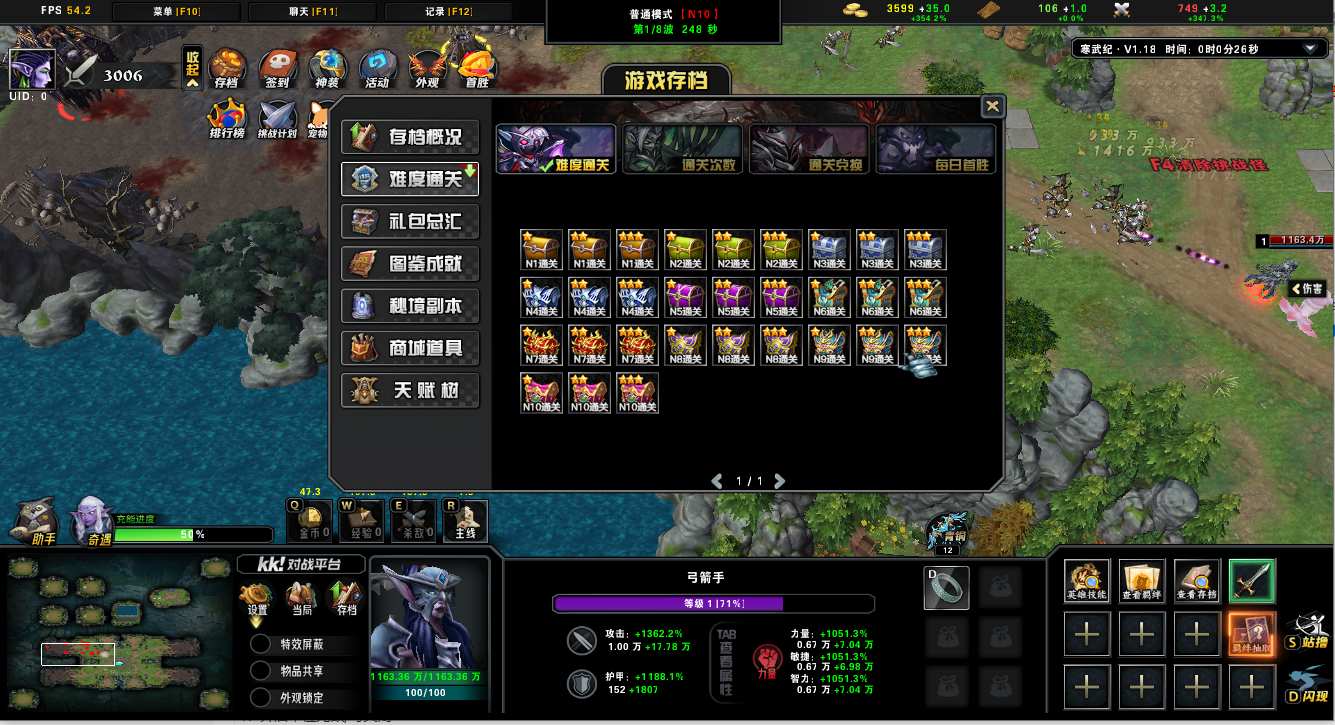The image size is (1335, 725).
Task: Switch to the 通关次数 tab
Action: 682,150
